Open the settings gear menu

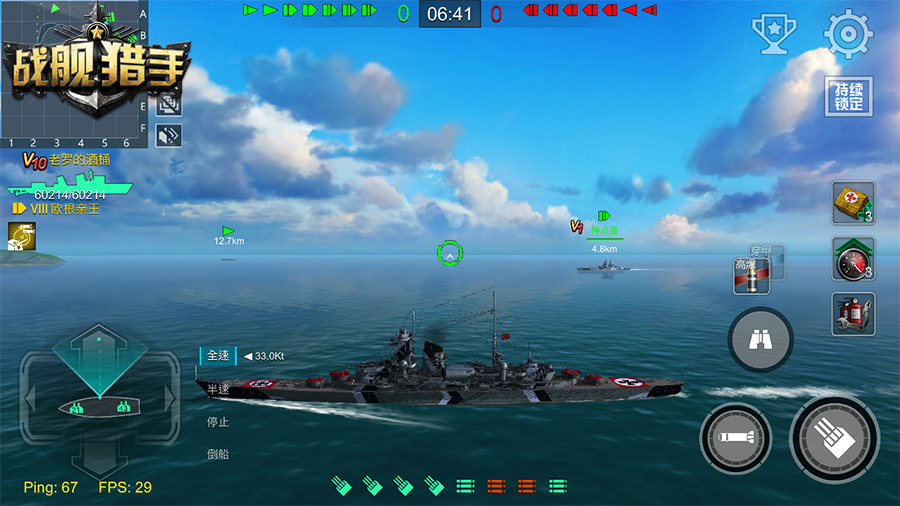point(848,34)
